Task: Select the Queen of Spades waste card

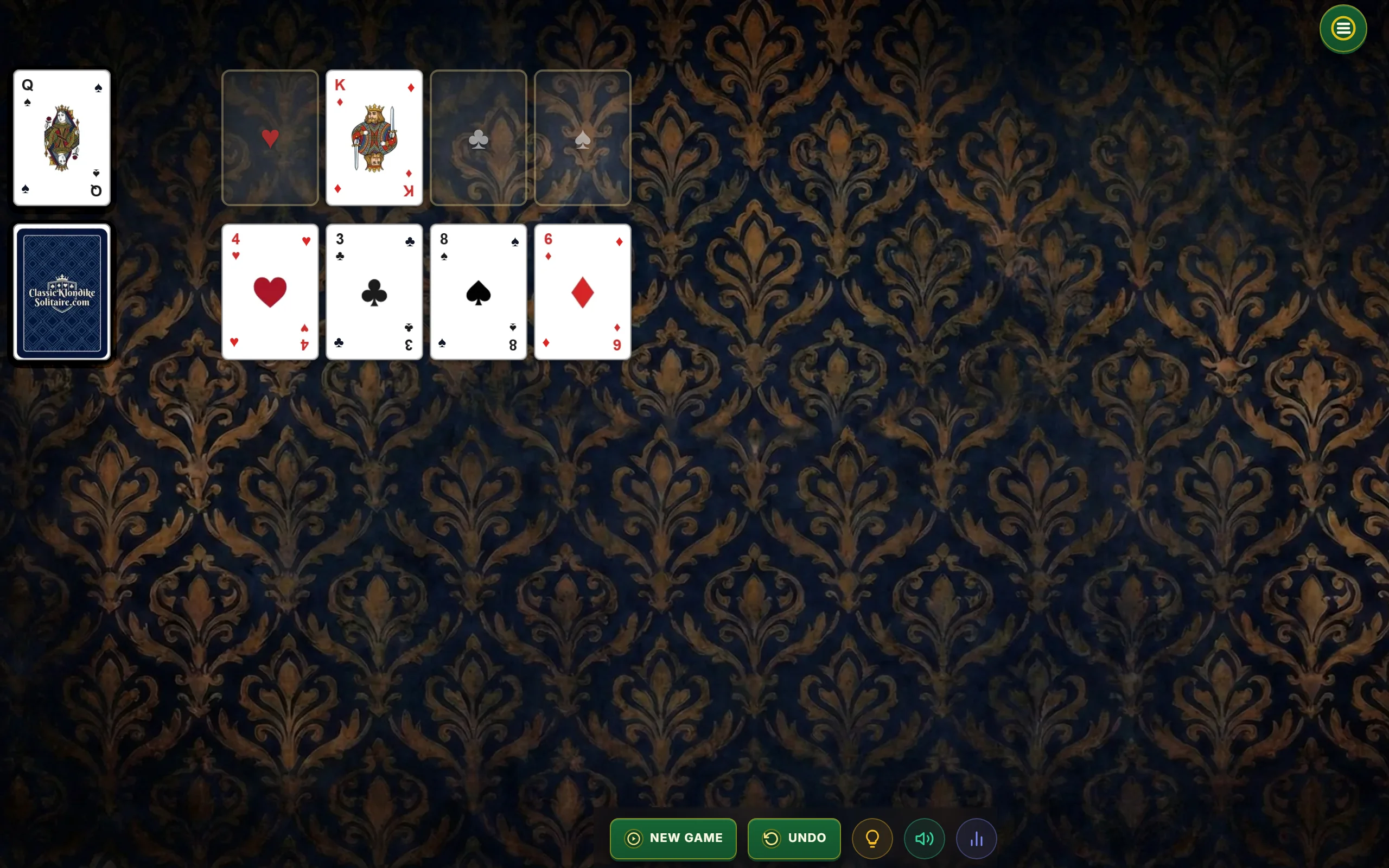Action: tap(61, 138)
